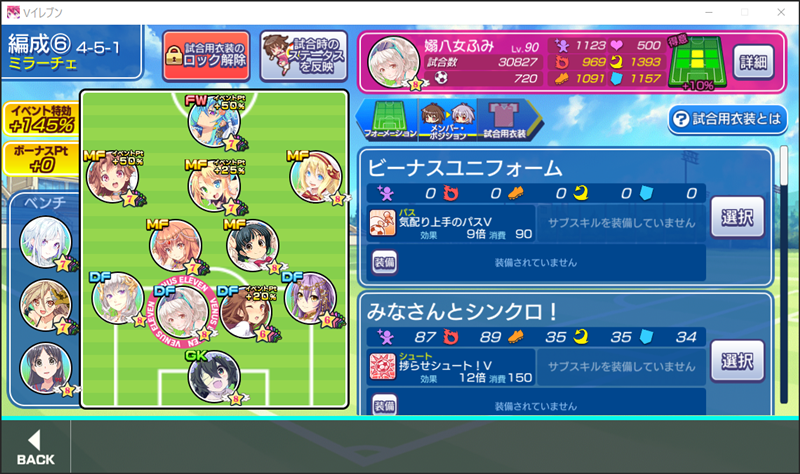Click 装備 under みなさんとシンクロ！
Image resolution: width=800 pixels, height=474 pixels.
click(385, 406)
